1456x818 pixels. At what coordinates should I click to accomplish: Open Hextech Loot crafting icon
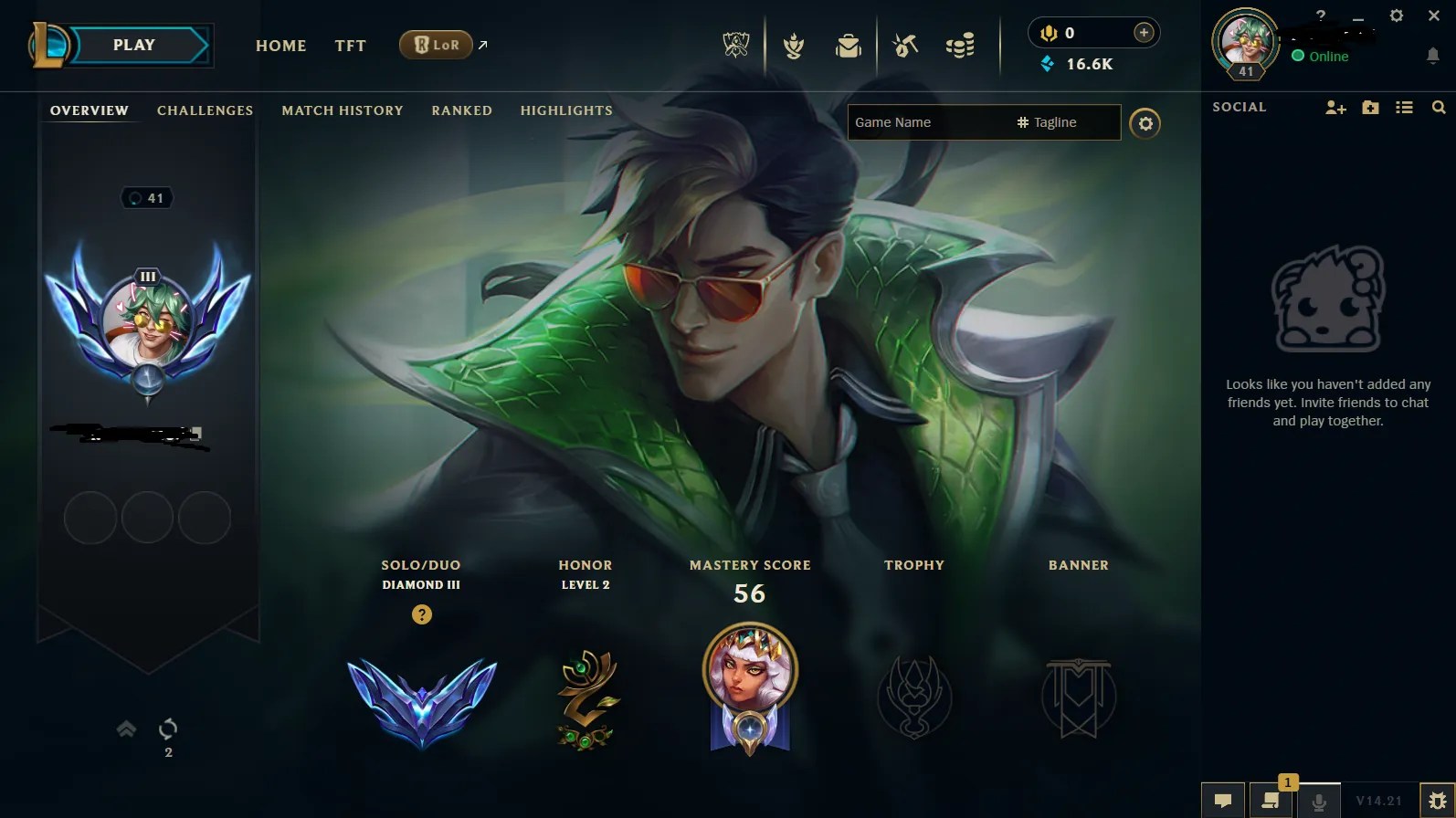(x=905, y=45)
